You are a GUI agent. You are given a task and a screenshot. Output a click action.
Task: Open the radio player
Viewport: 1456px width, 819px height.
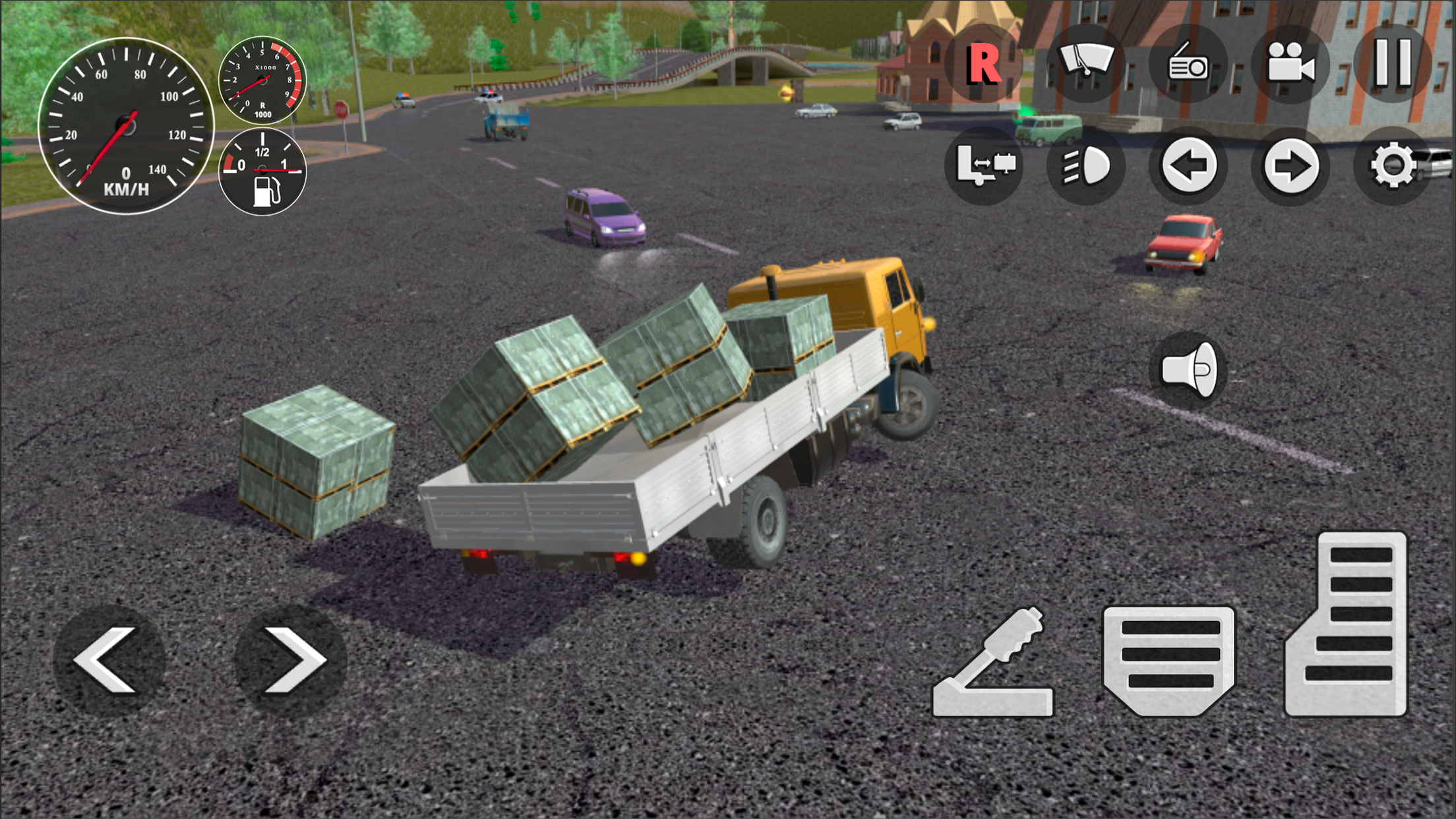click(x=1190, y=64)
